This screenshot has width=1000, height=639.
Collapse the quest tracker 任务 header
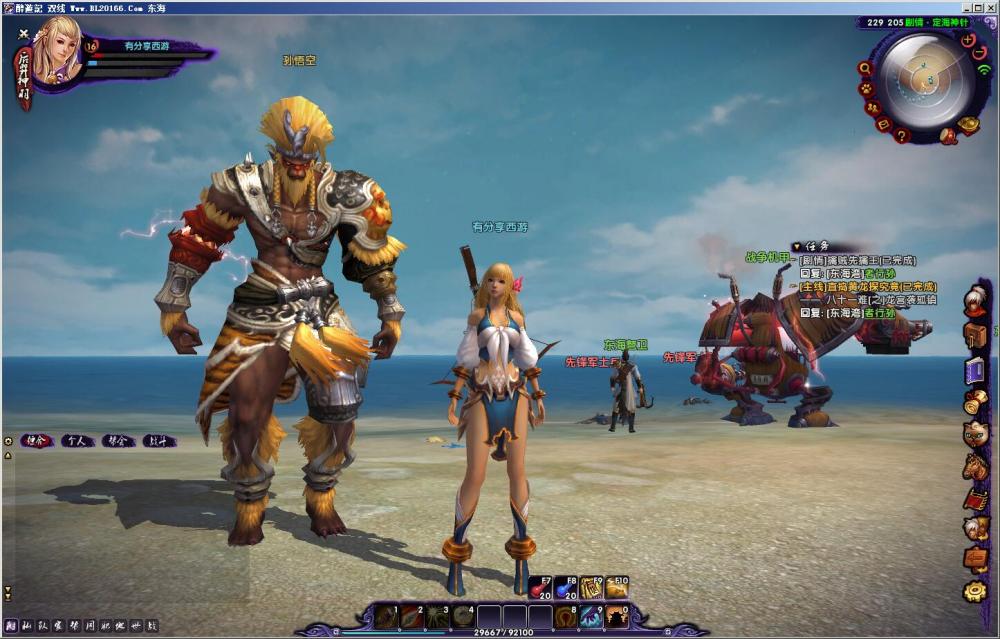point(796,246)
